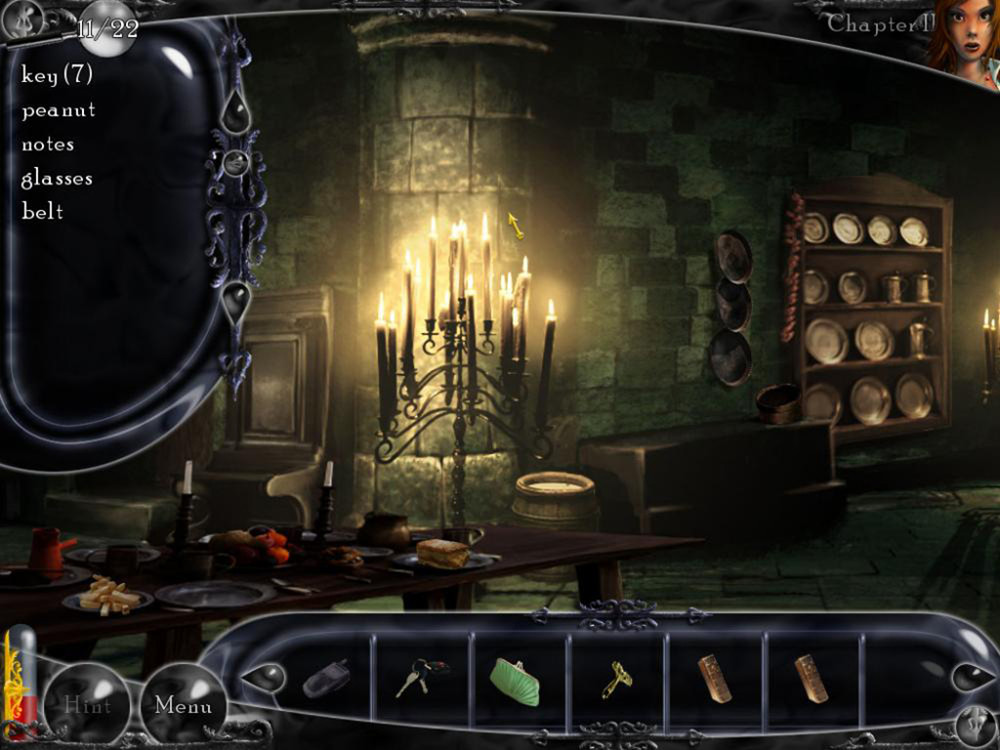This screenshot has width=1000, height=750.
Task: Select the 'peanut' entry in the item list
Action: point(59,110)
